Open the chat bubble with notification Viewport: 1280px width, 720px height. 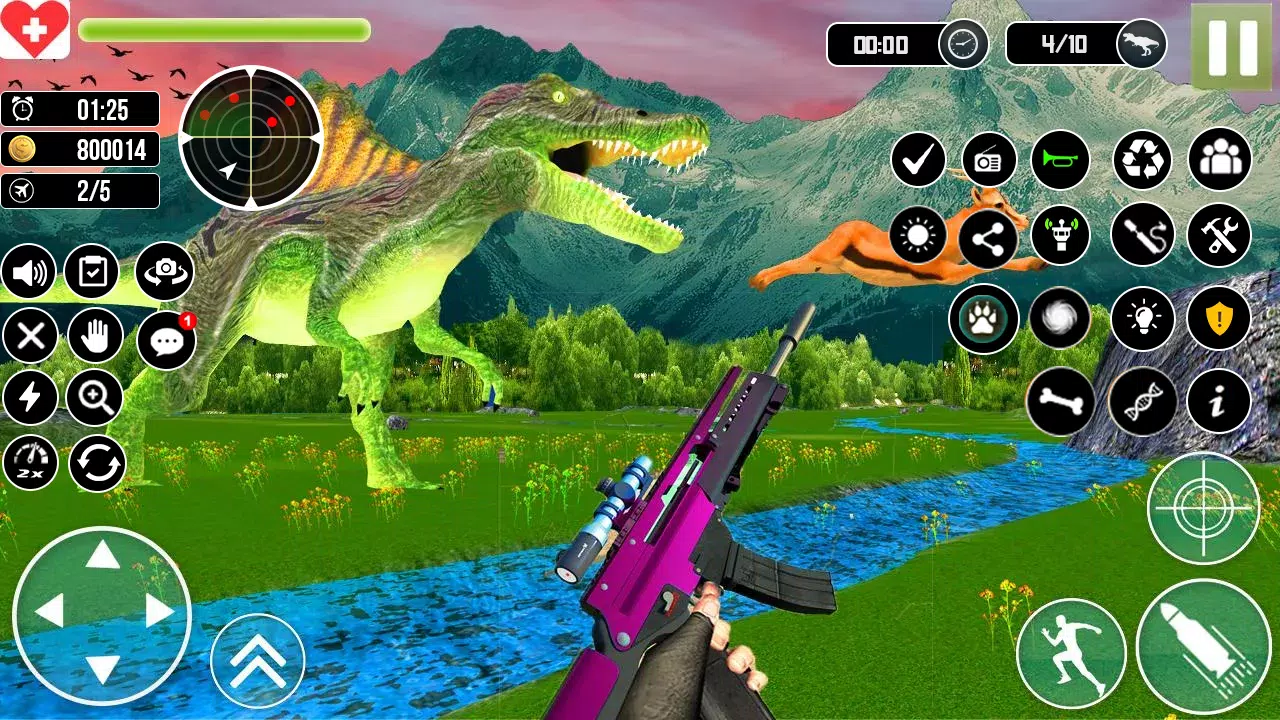point(165,341)
